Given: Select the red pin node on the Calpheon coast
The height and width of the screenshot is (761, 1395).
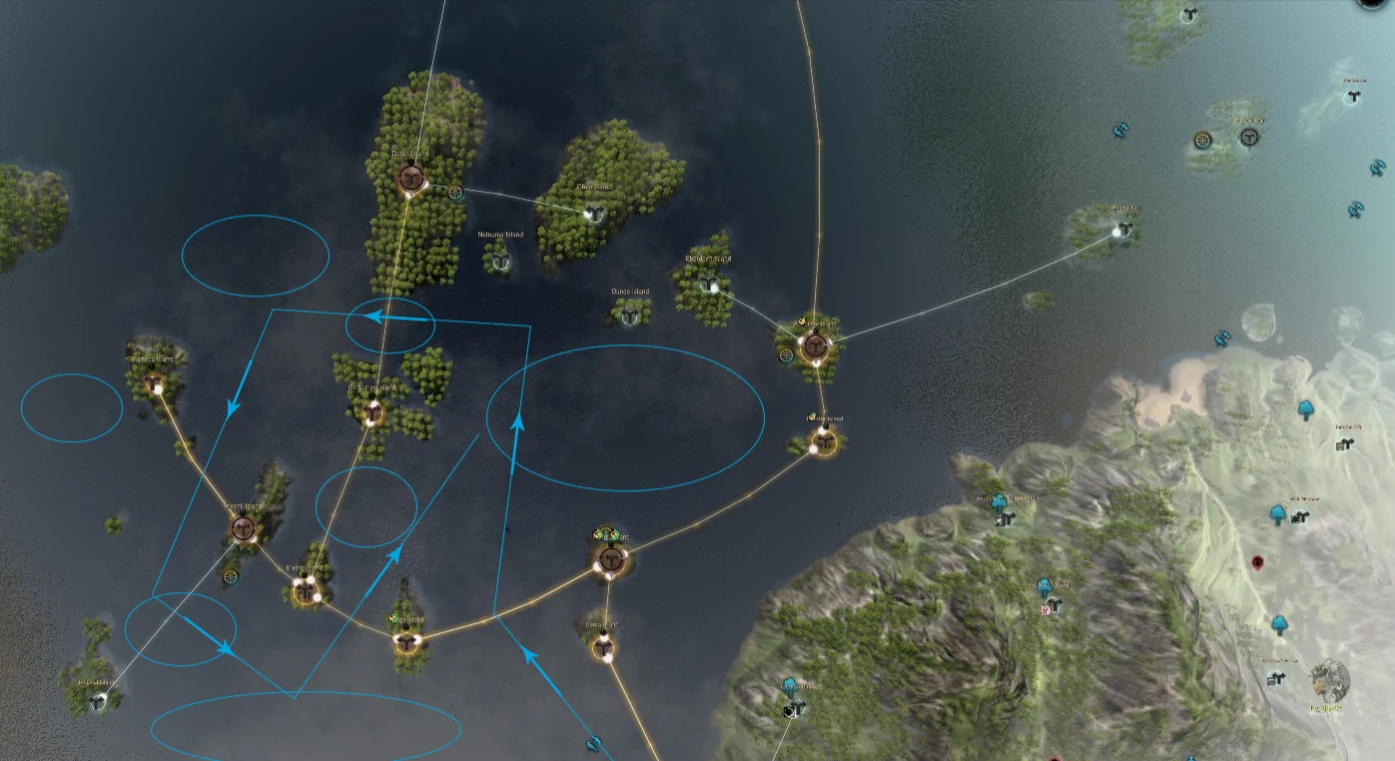Looking at the screenshot, I should coord(1257,563).
